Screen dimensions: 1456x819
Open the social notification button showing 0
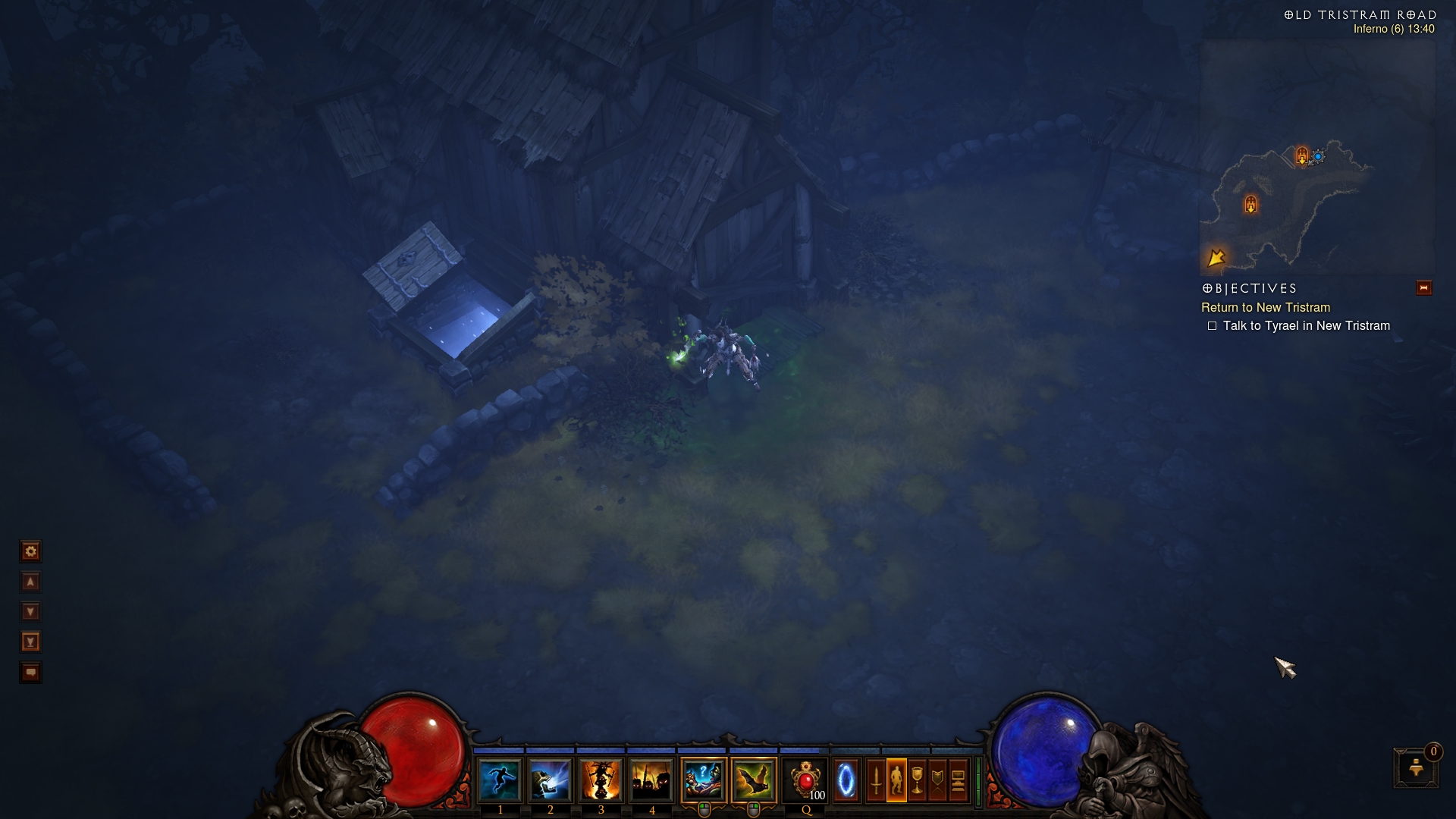(1416, 767)
